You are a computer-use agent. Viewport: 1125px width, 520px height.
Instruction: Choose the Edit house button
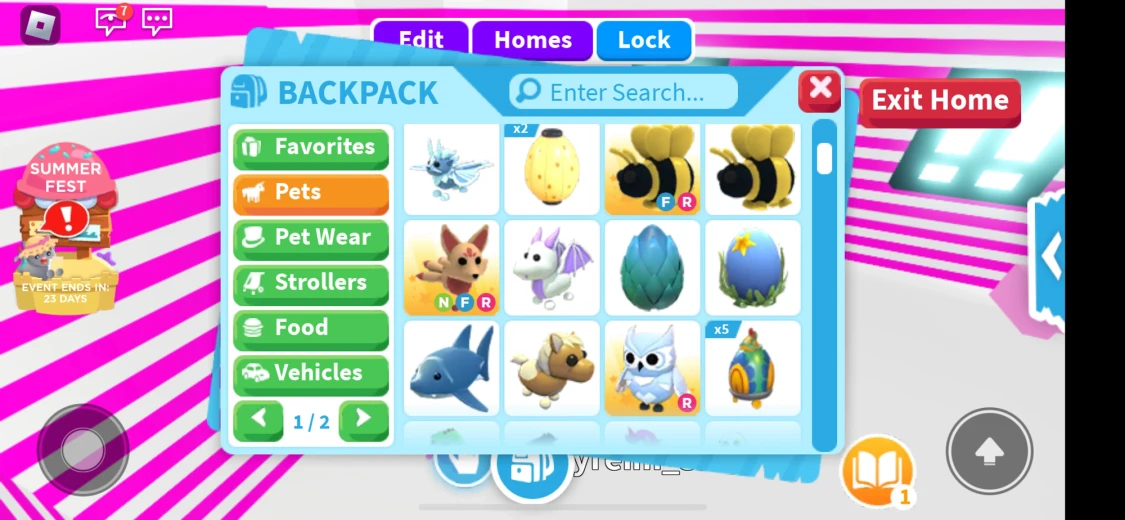pos(421,41)
